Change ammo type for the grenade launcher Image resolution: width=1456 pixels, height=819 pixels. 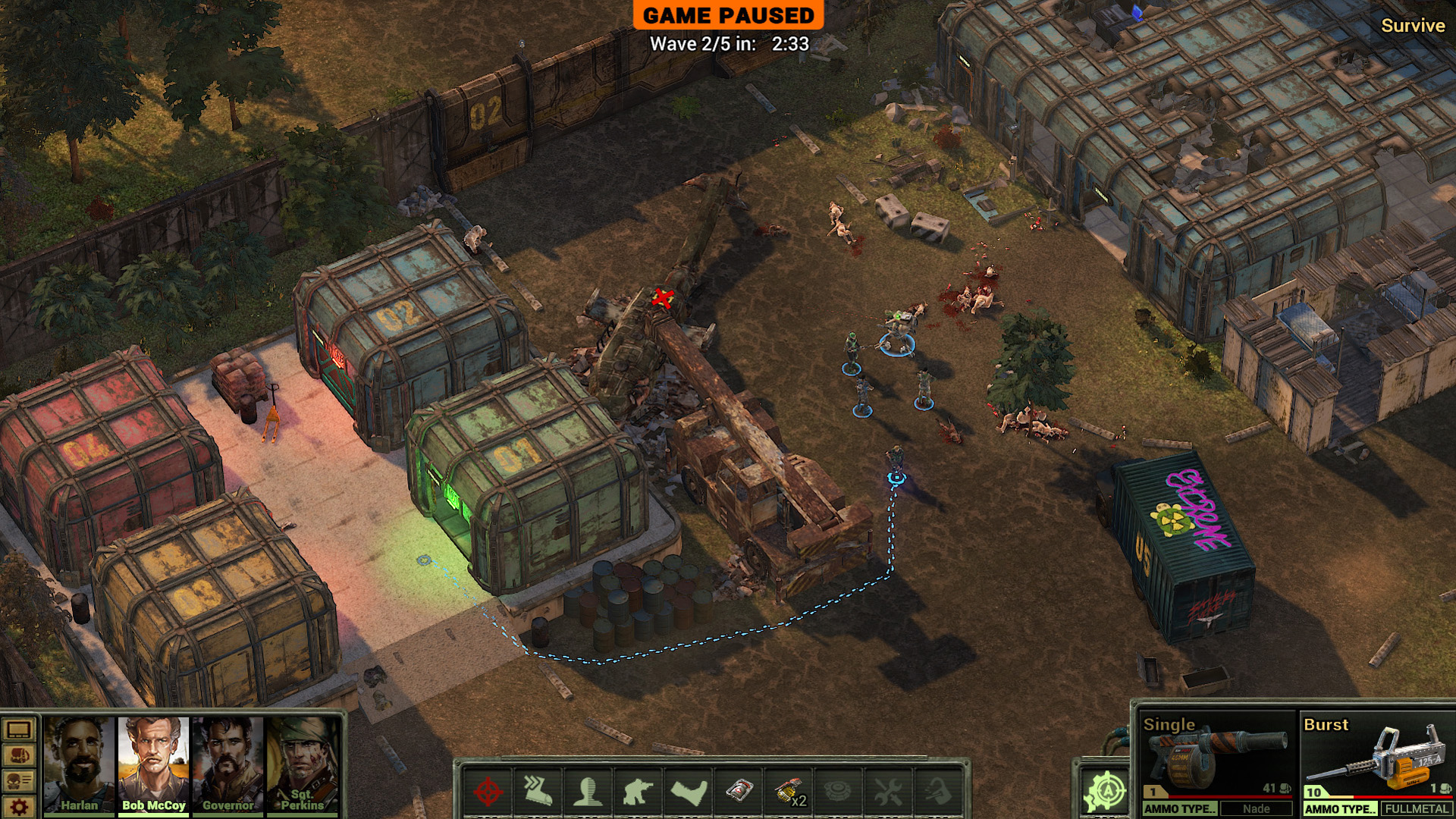click(1180, 808)
